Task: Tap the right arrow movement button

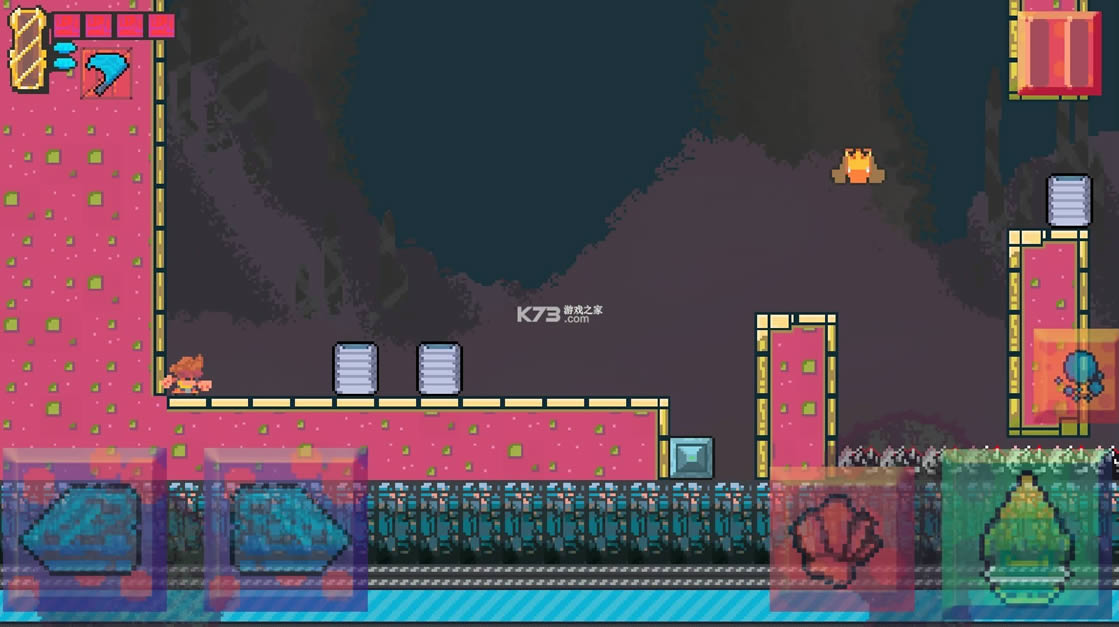Action: (286, 529)
